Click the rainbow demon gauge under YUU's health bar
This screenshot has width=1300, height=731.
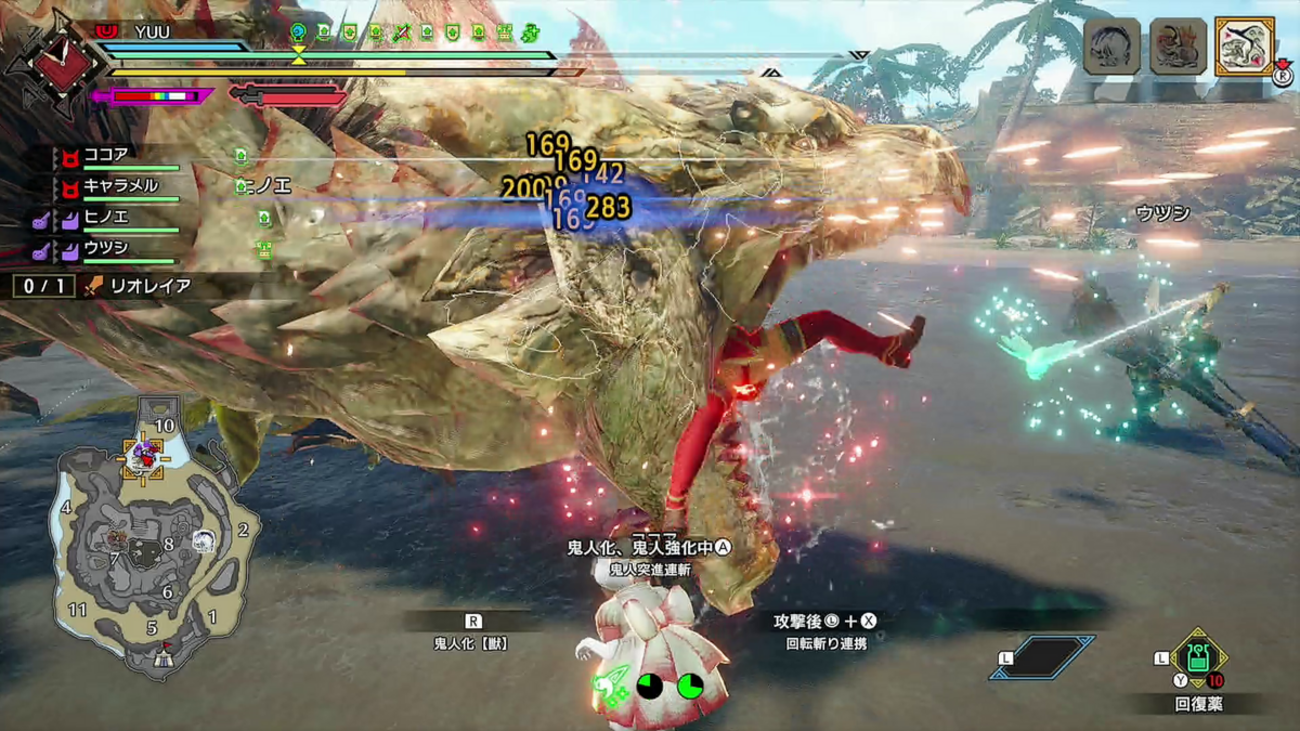154,95
